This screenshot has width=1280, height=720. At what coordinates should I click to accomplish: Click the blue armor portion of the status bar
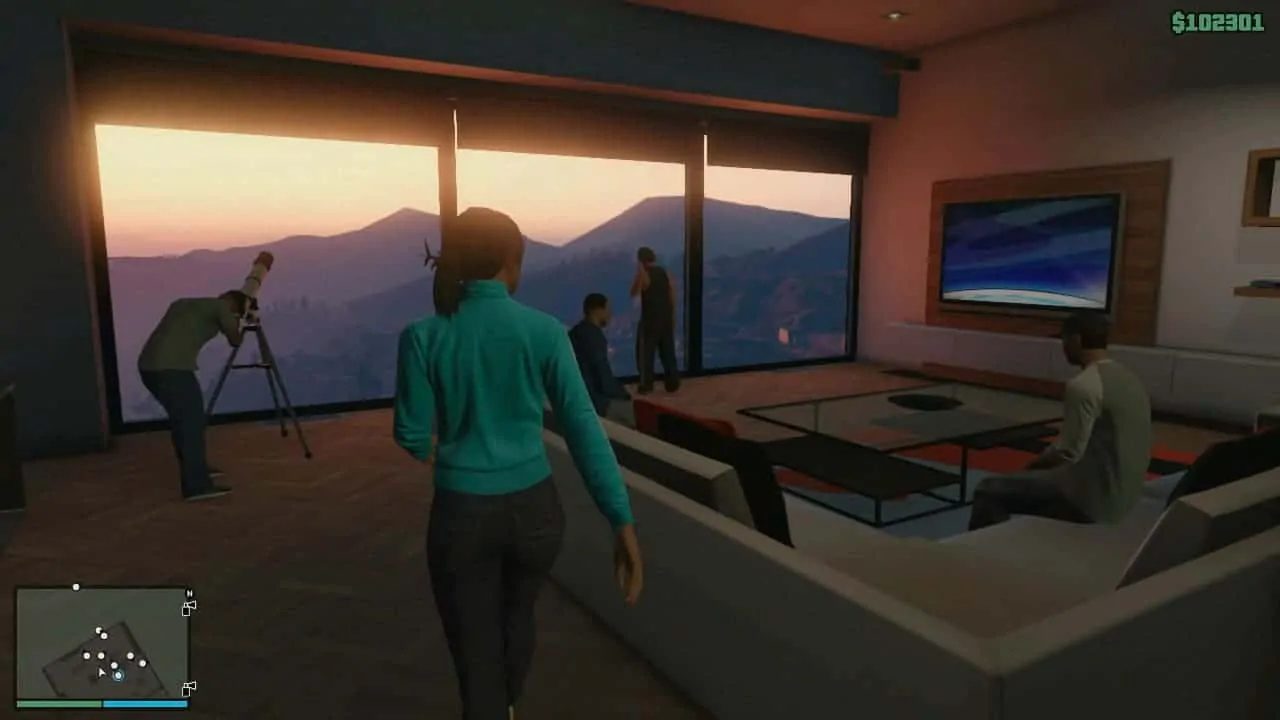(146, 704)
